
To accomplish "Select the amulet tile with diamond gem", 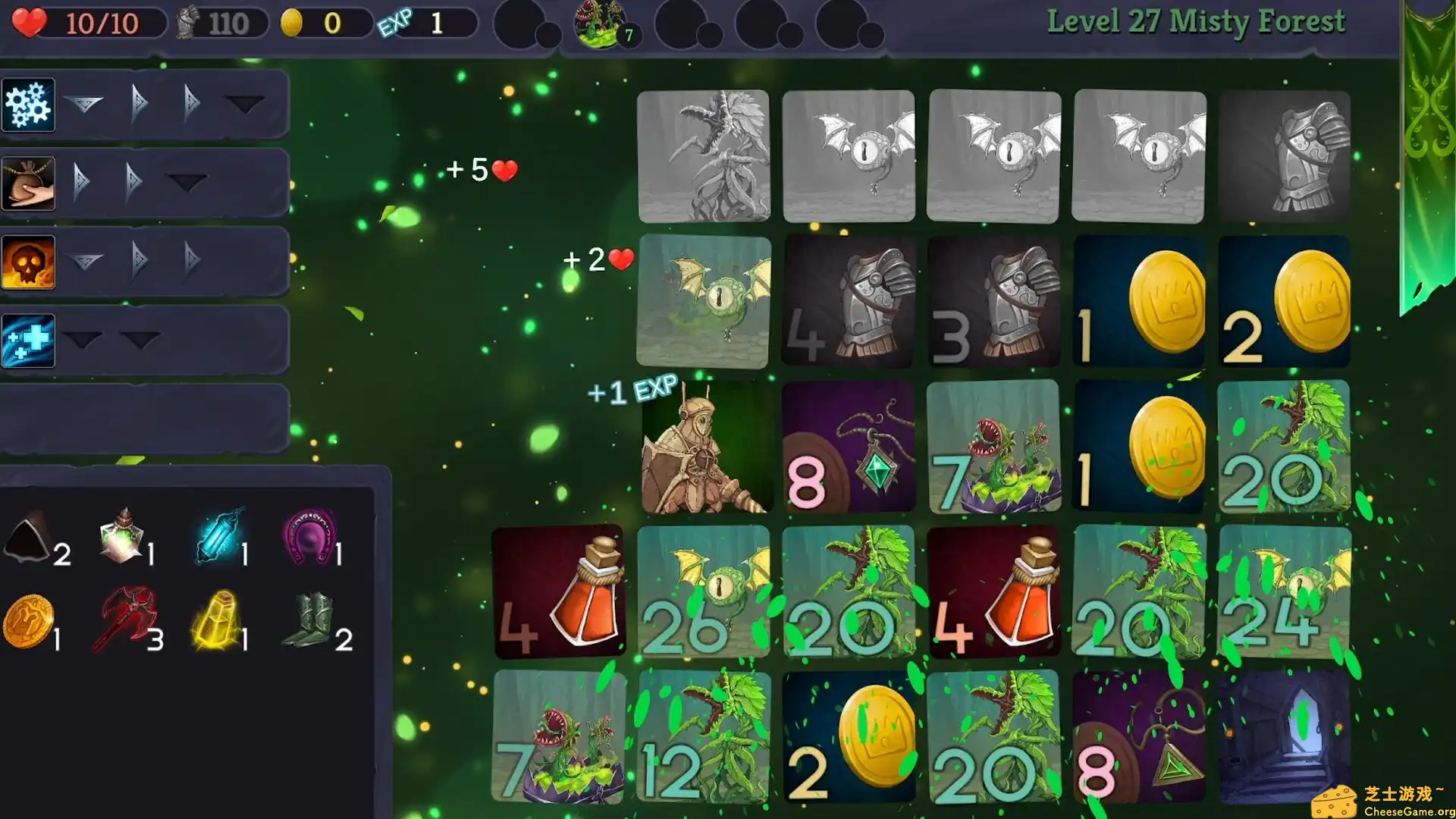I will pyautogui.click(x=848, y=447).
